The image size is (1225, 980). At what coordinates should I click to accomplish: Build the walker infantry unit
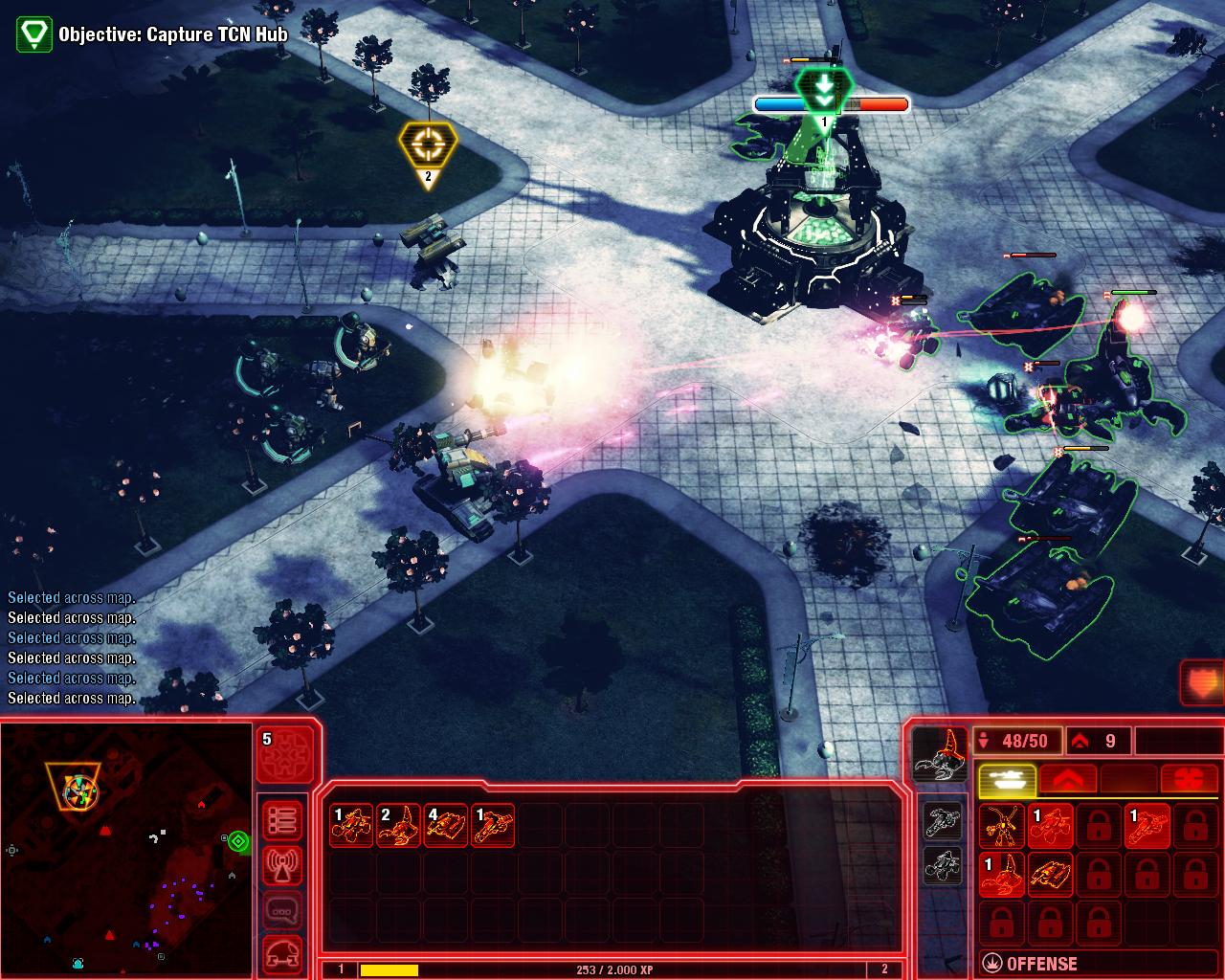click(x=1002, y=826)
